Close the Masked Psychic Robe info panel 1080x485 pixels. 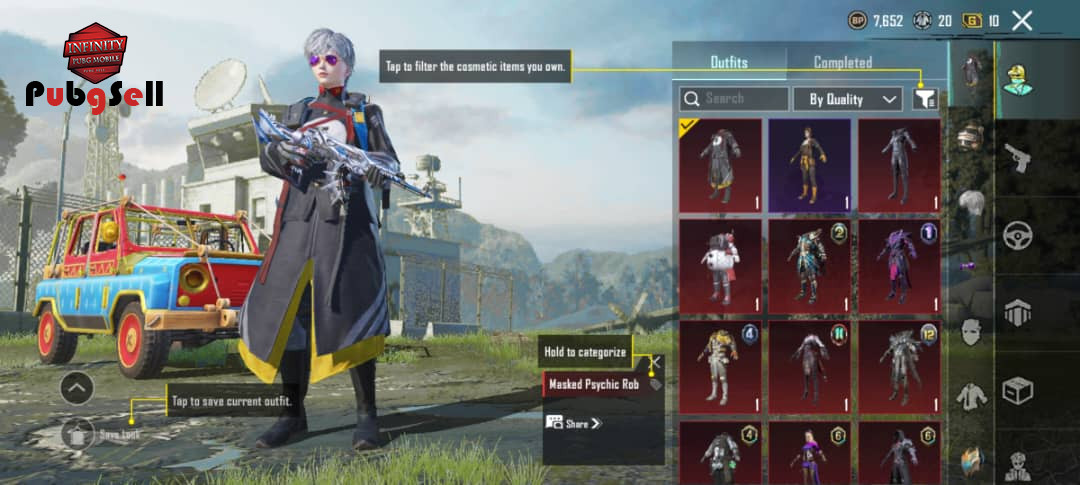tap(656, 361)
